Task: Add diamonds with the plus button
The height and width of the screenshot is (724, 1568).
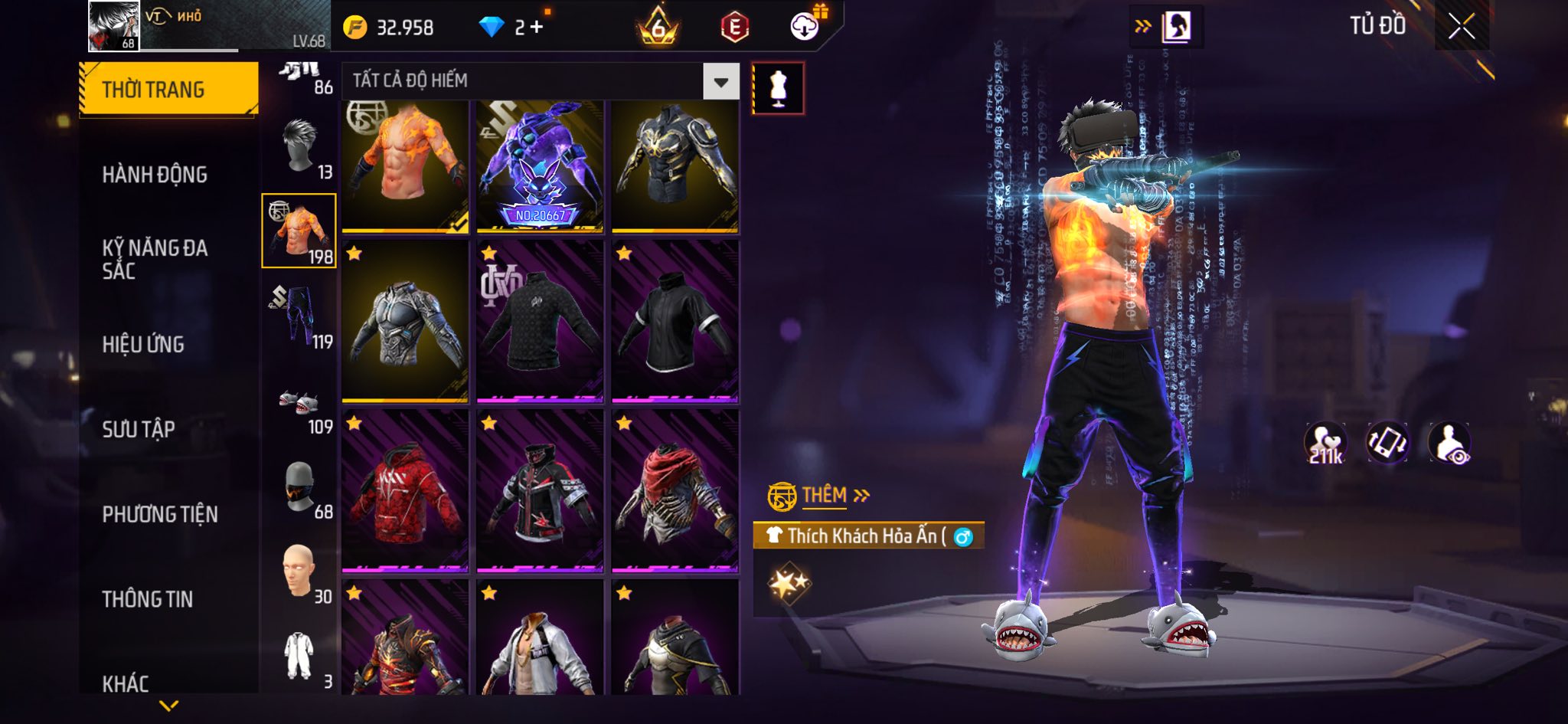Action: click(536, 28)
